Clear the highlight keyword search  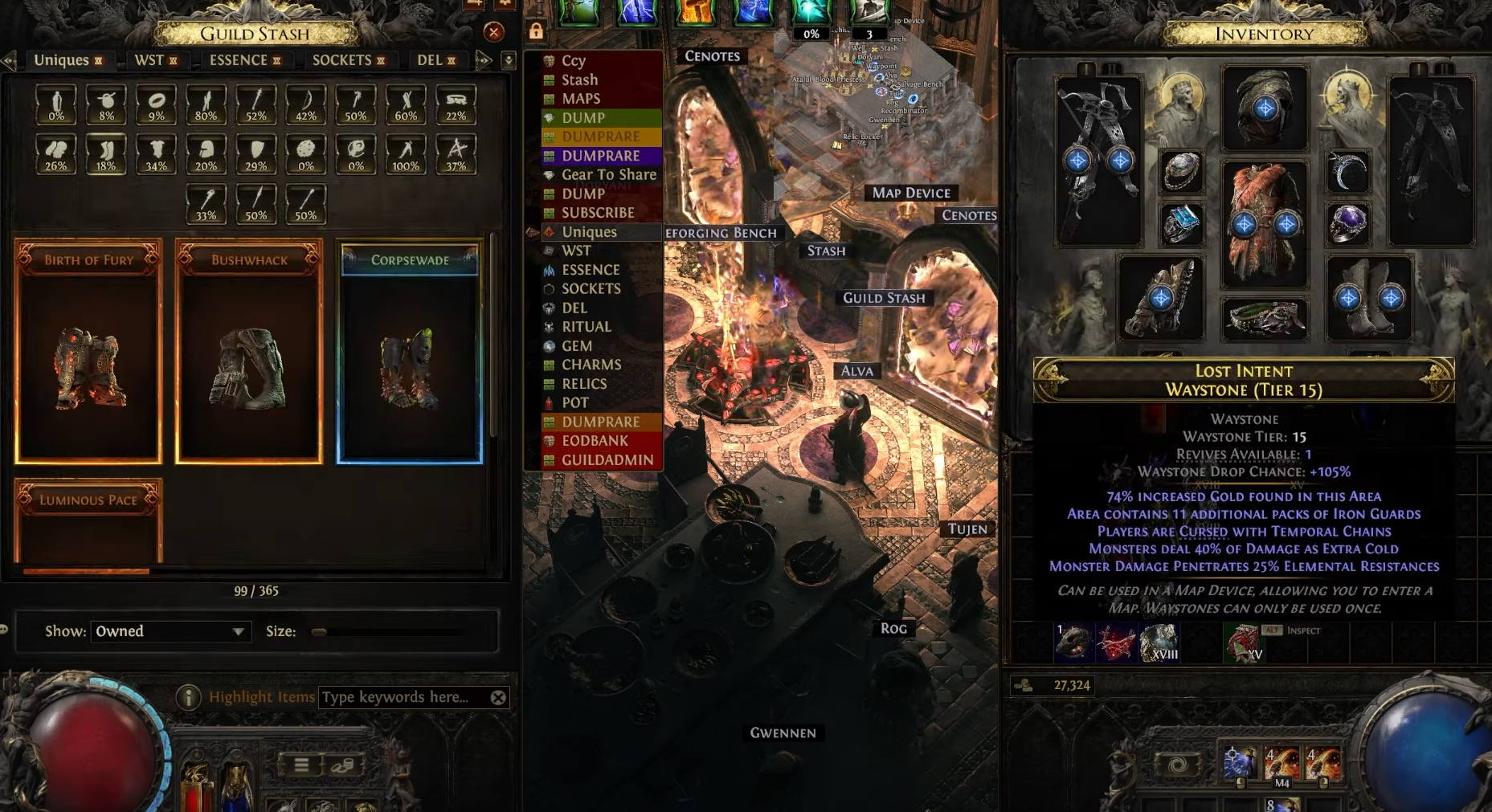[x=498, y=697]
